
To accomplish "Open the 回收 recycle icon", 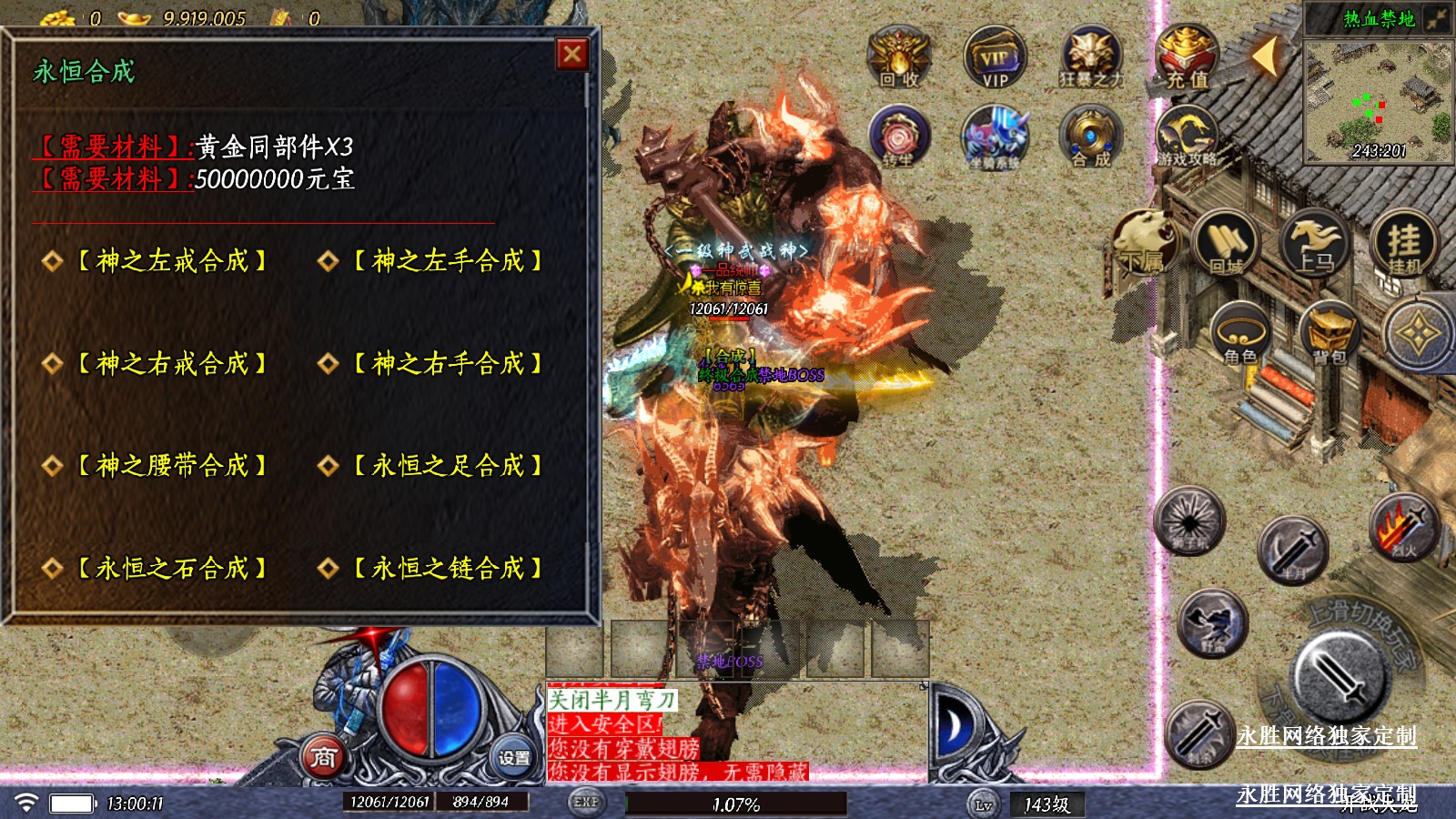I will pyautogui.click(x=898, y=56).
